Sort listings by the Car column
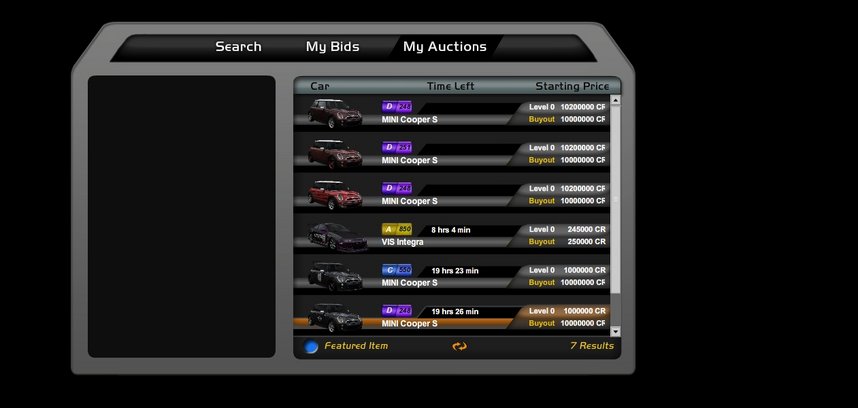This screenshot has height=408, width=858. tap(320, 87)
